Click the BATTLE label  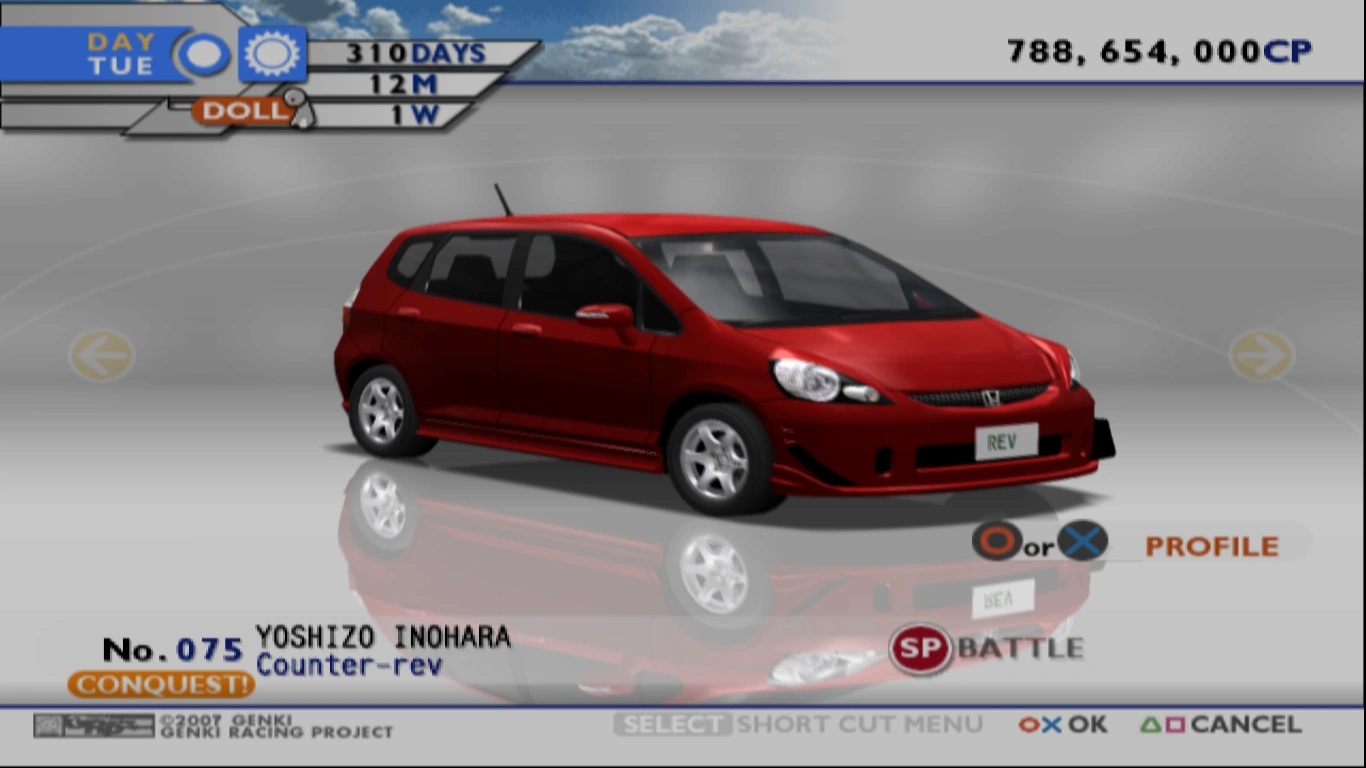click(x=1021, y=646)
